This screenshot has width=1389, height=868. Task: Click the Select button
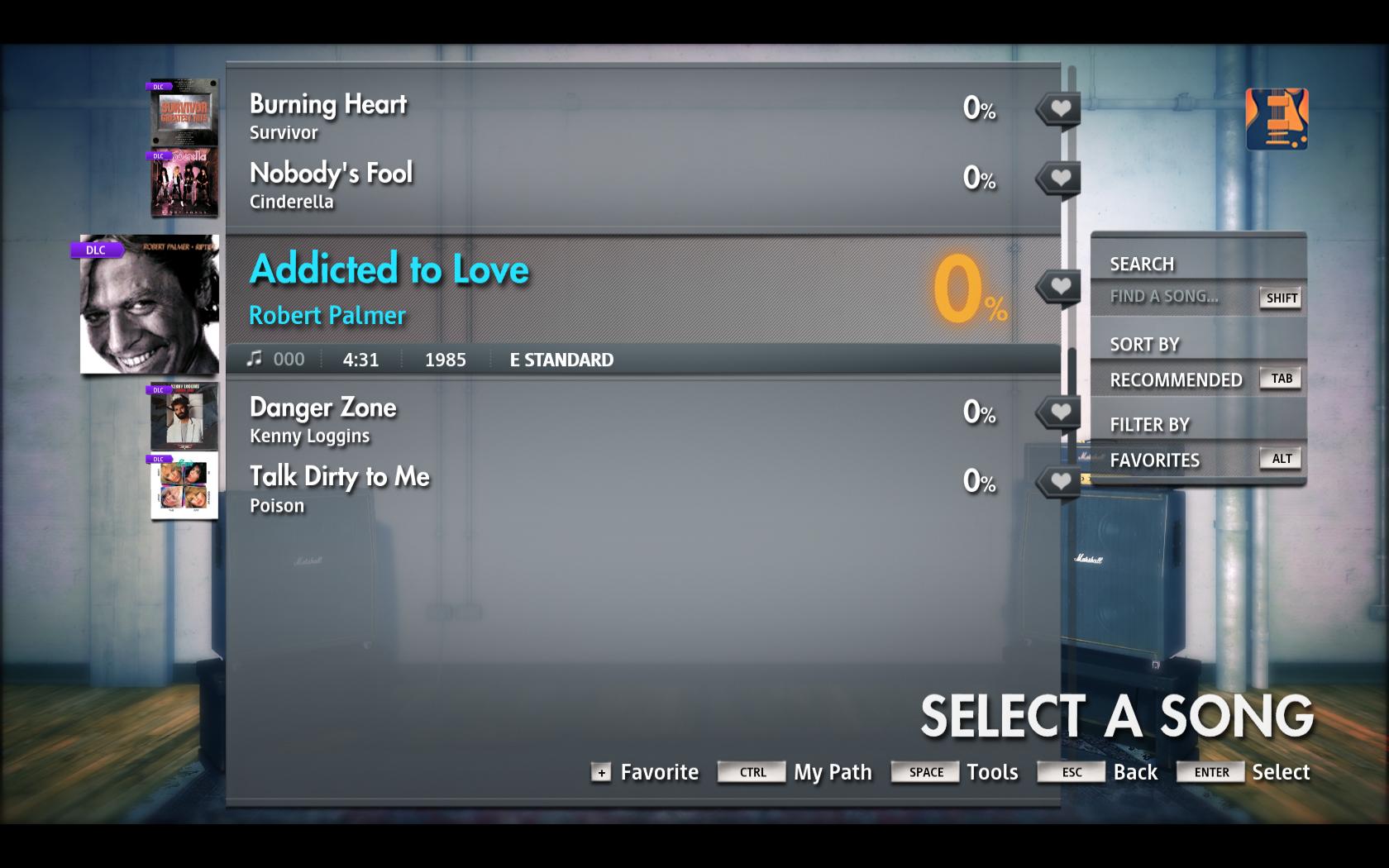(x=1281, y=772)
